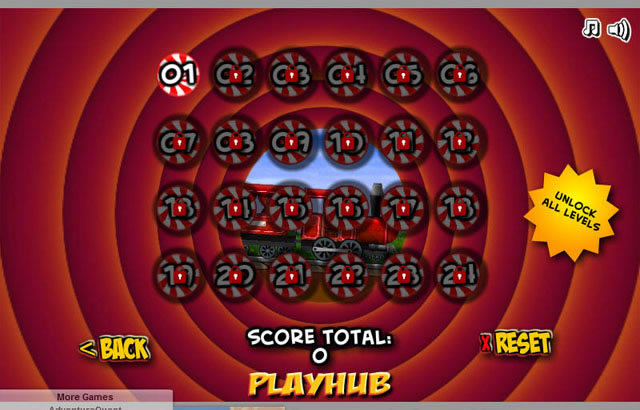
Task: Go back with the Back button
Action: click(114, 348)
